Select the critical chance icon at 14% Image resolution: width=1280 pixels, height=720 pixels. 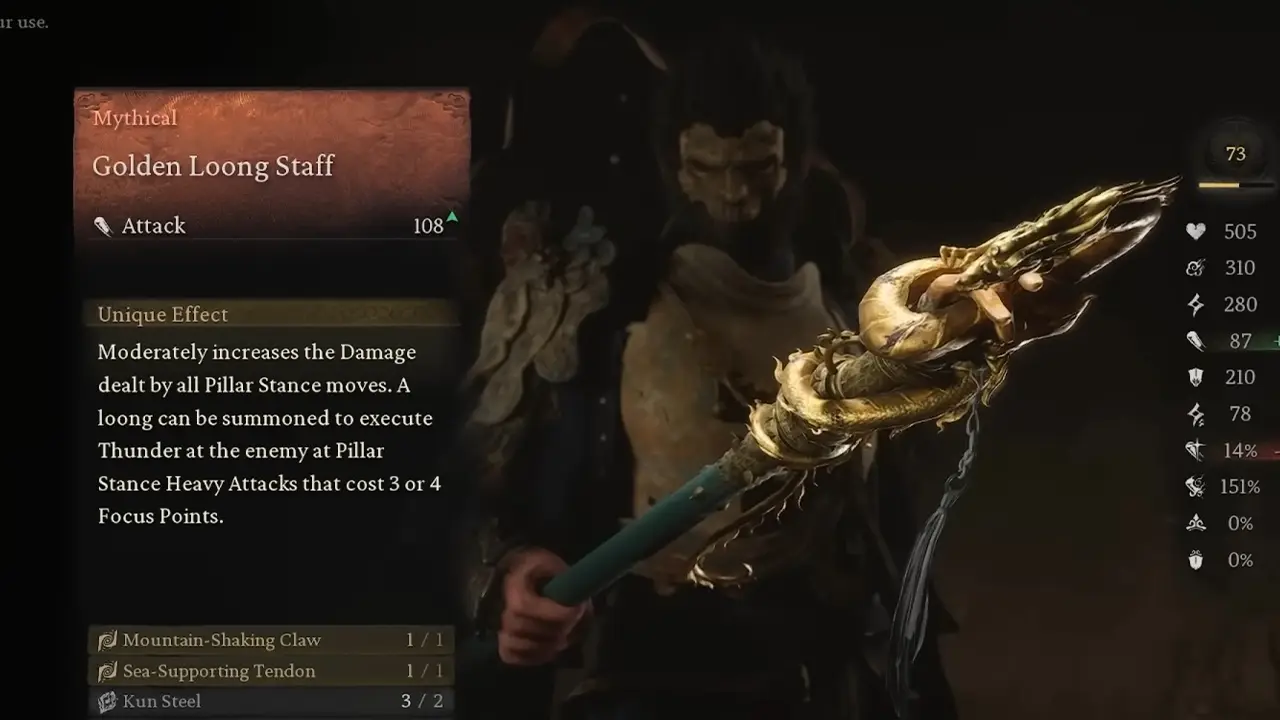1194,450
